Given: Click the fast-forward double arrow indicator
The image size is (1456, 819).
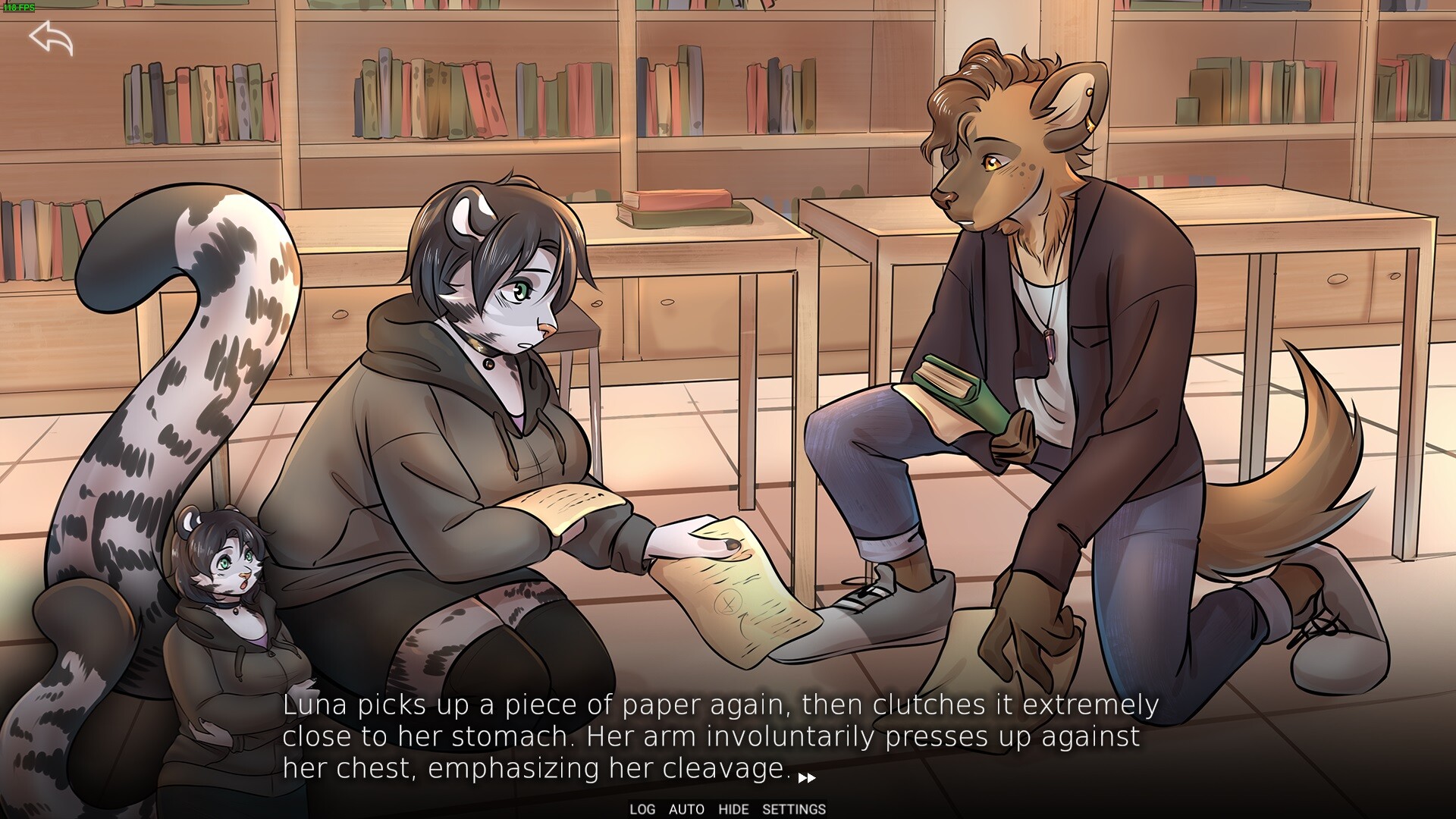Looking at the screenshot, I should (807, 777).
